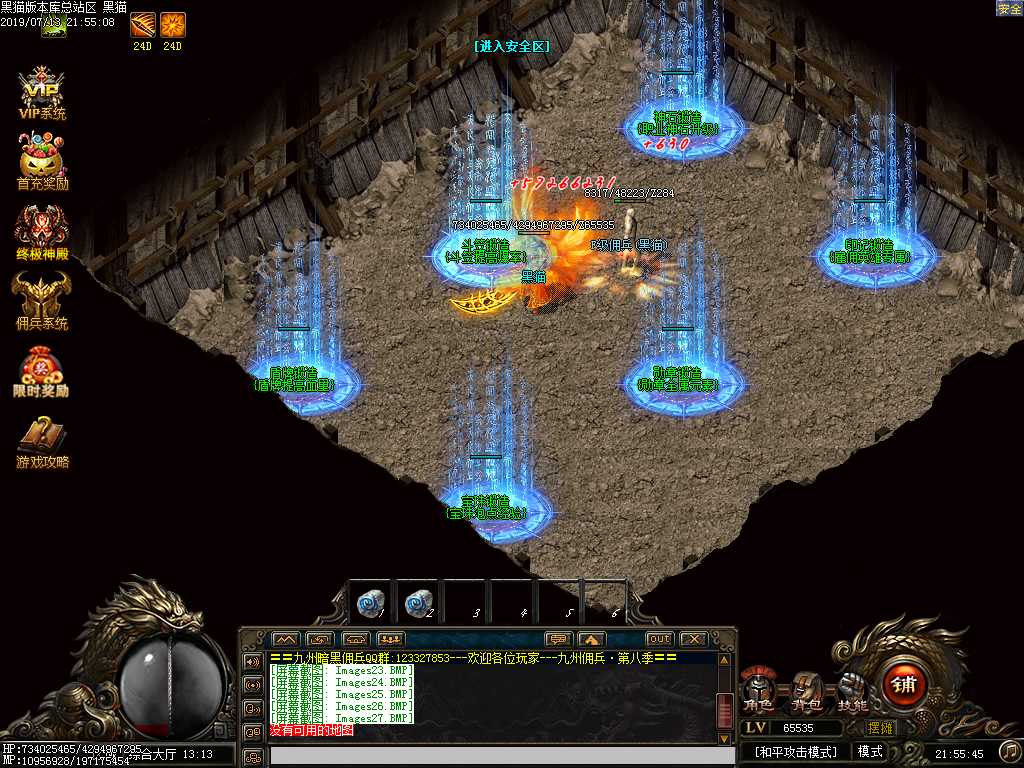The width and height of the screenshot is (1024, 768).
Task: Click the chat panel's 'out' button
Action: pyautogui.click(x=659, y=639)
